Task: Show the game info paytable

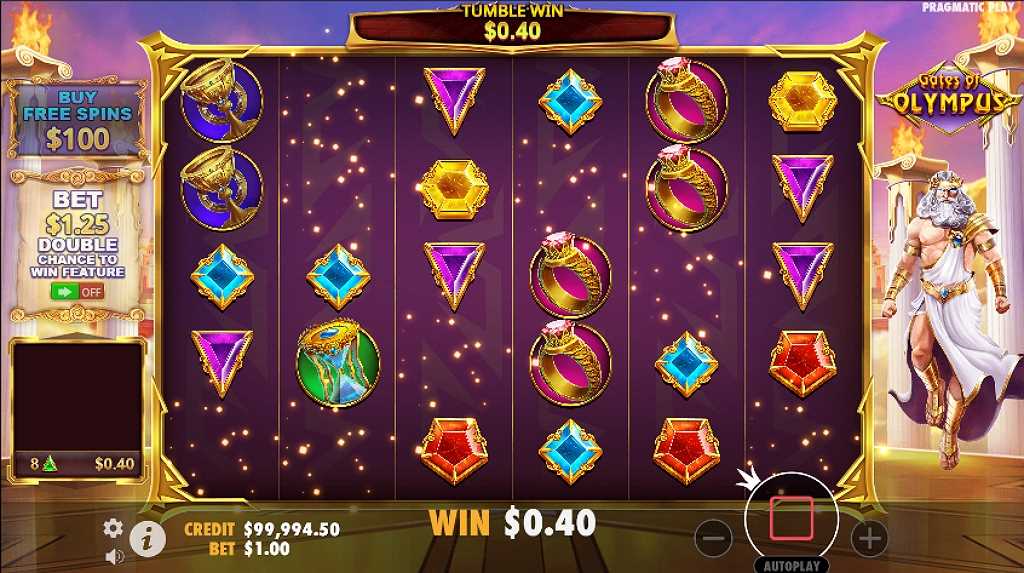Action: pyautogui.click(x=147, y=538)
